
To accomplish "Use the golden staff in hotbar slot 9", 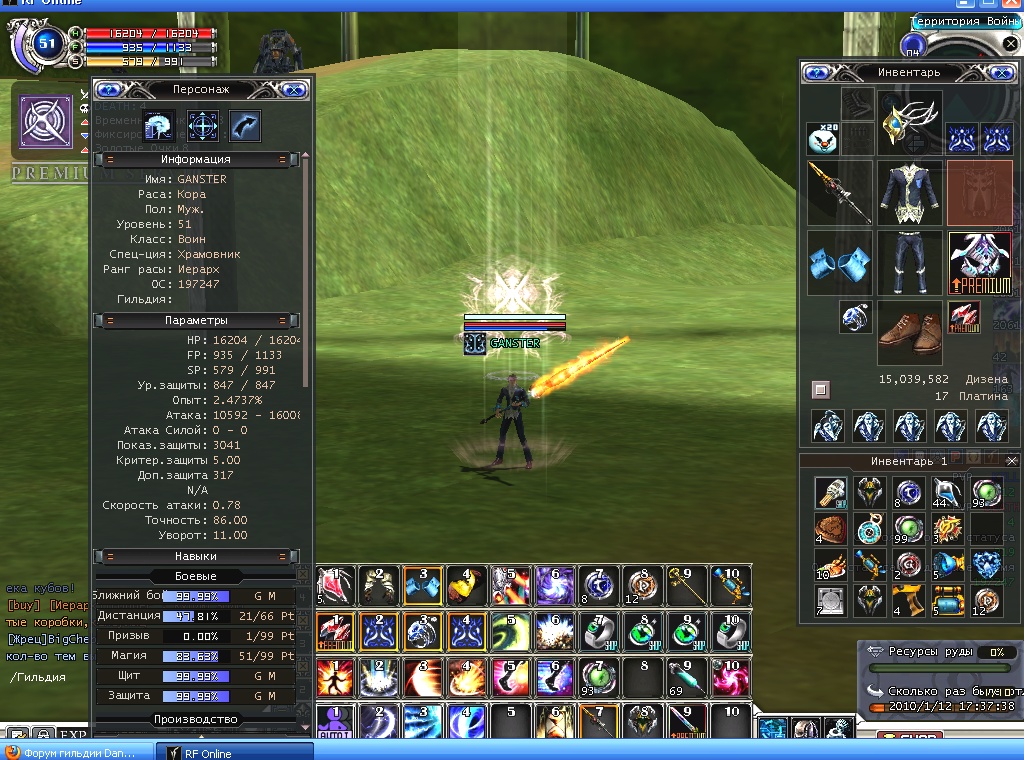I will [682, 585].
